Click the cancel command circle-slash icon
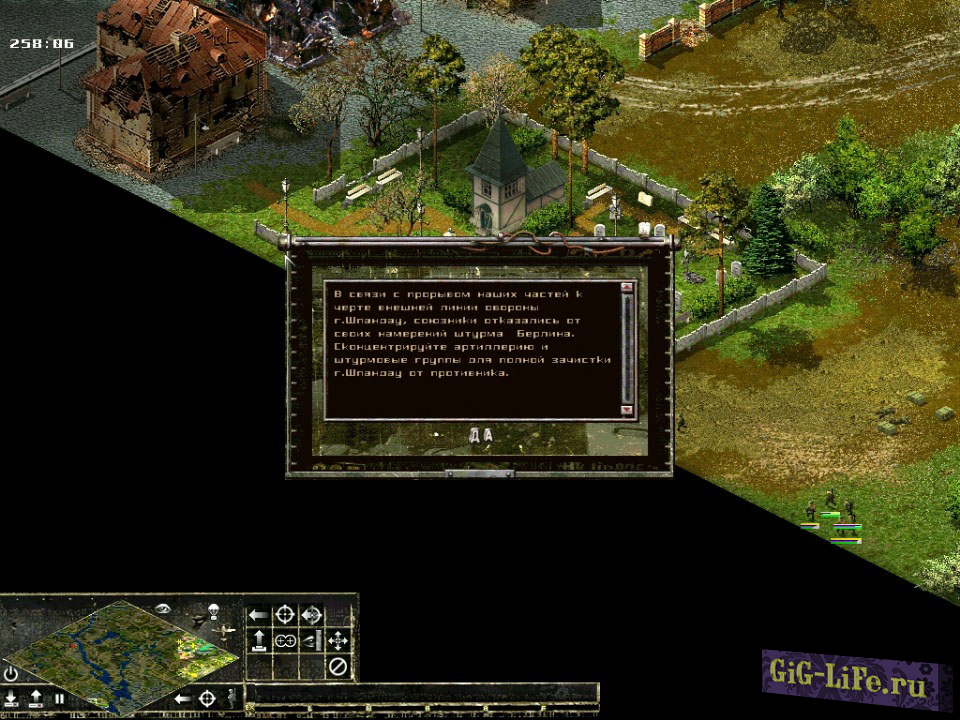The image size is (960, 720). coord(339,667)
